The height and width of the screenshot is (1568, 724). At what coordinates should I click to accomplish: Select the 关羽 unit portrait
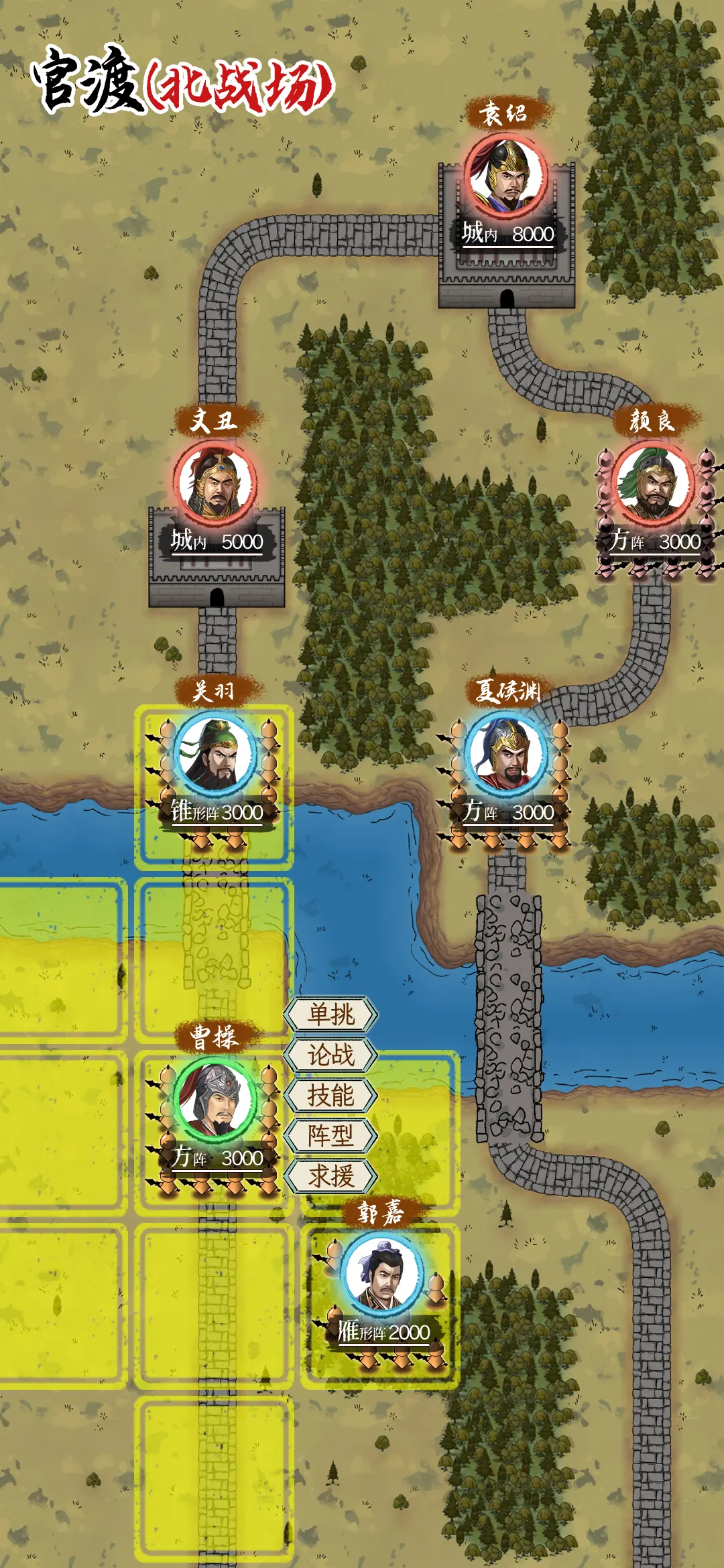pos(215,753)
